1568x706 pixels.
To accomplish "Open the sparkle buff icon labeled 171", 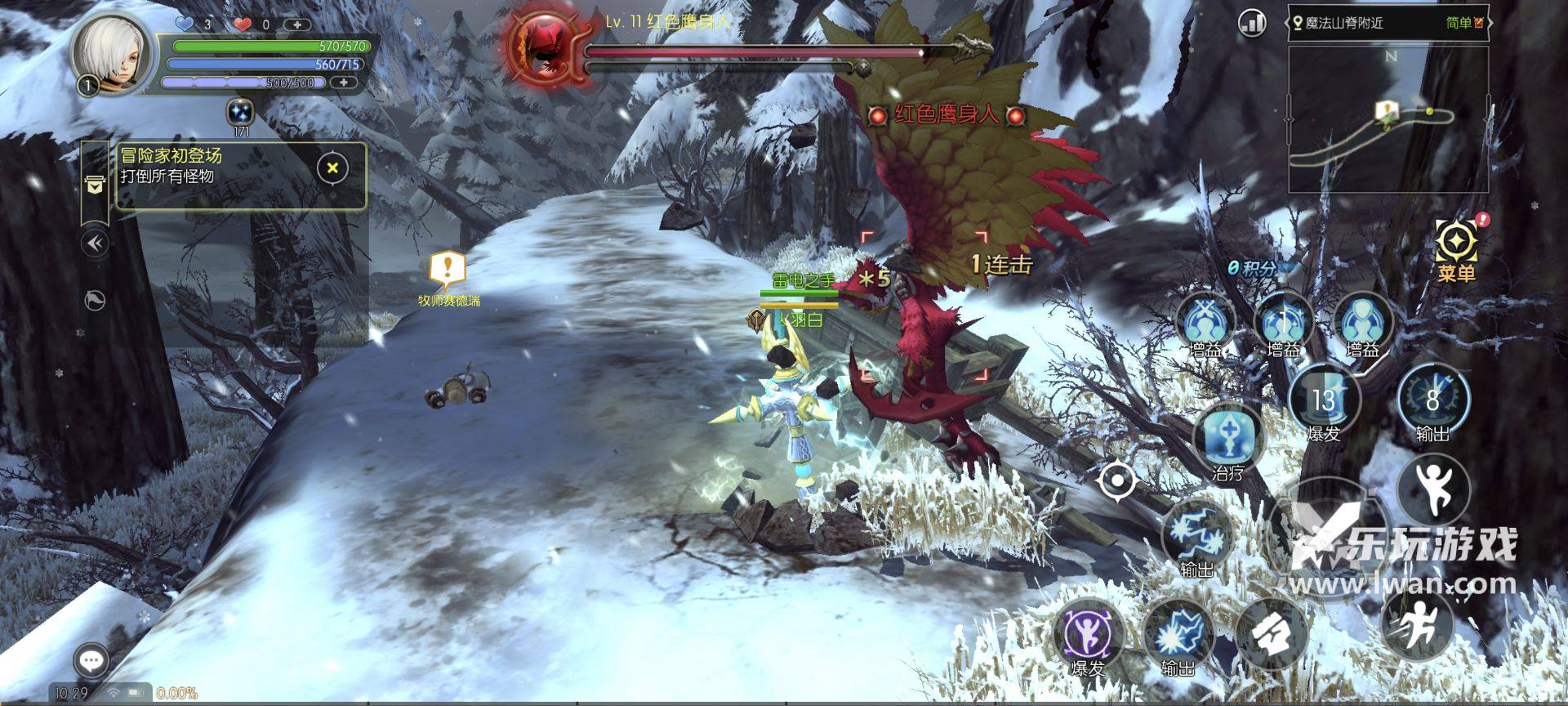I will [x=240, y=112].
